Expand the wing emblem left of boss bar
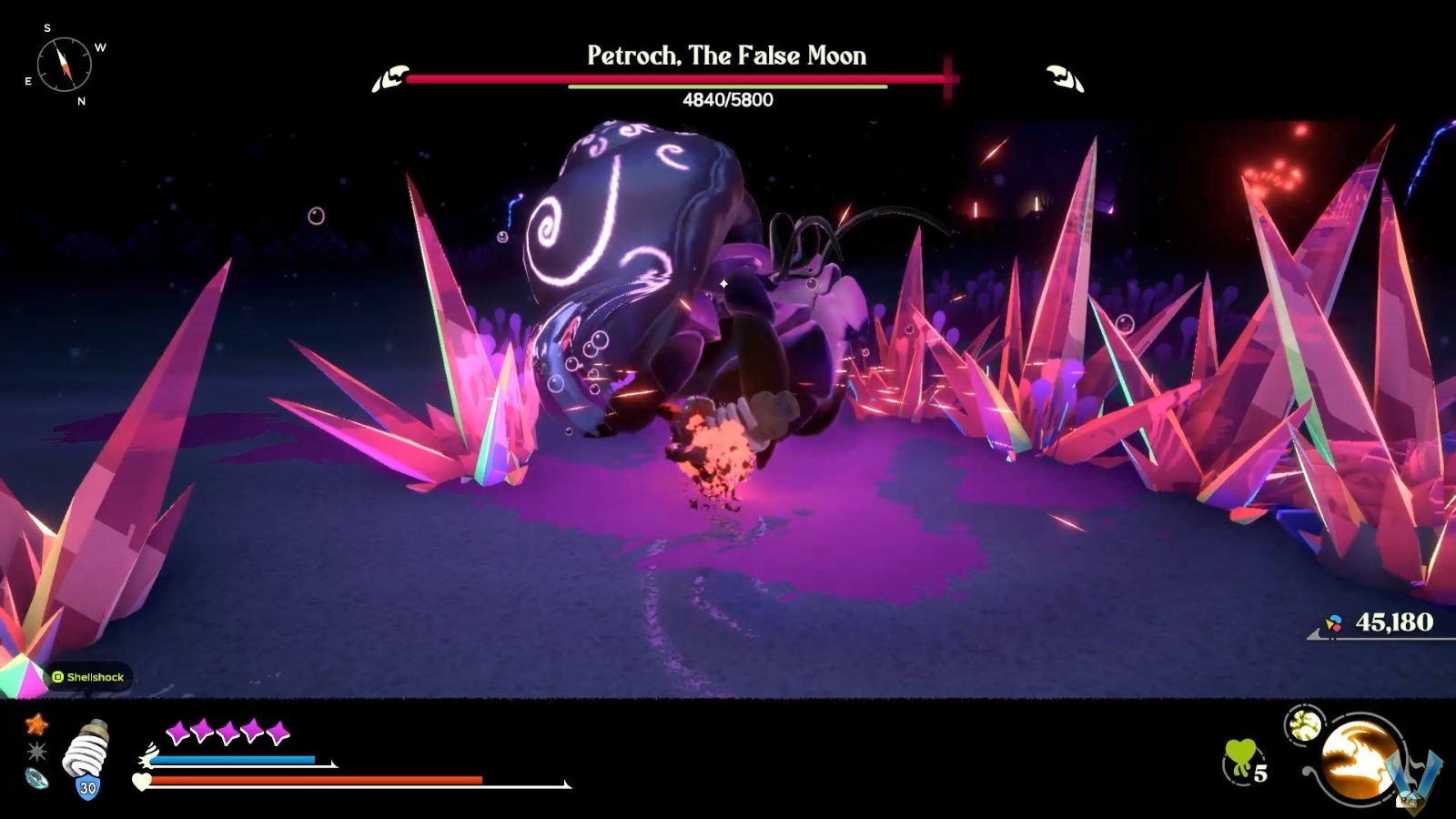 pos(391,77)
